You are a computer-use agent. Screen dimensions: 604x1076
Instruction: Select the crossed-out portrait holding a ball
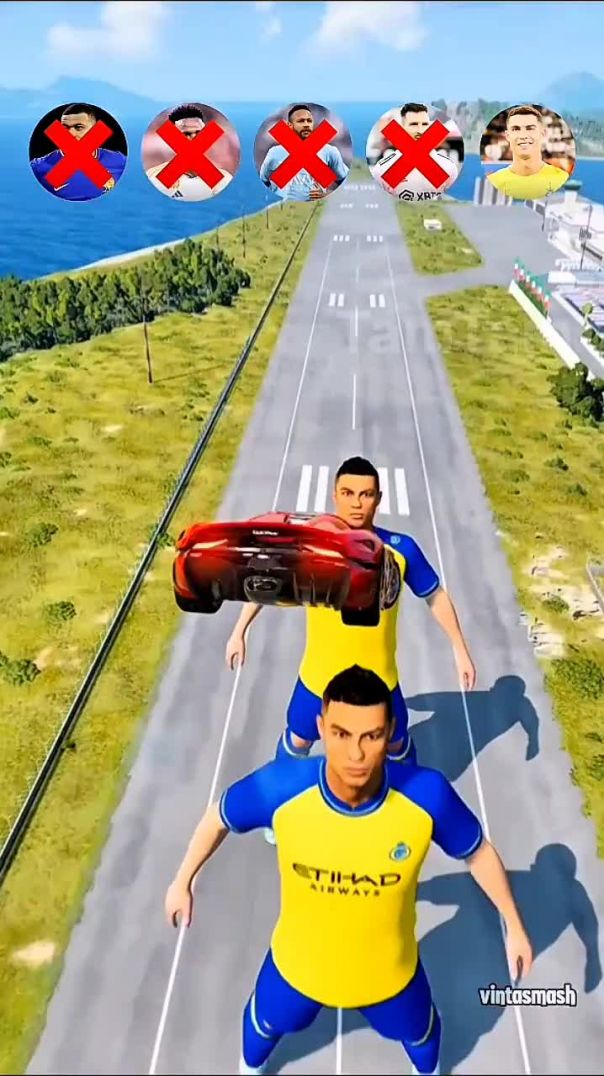(x=414, y=153)
